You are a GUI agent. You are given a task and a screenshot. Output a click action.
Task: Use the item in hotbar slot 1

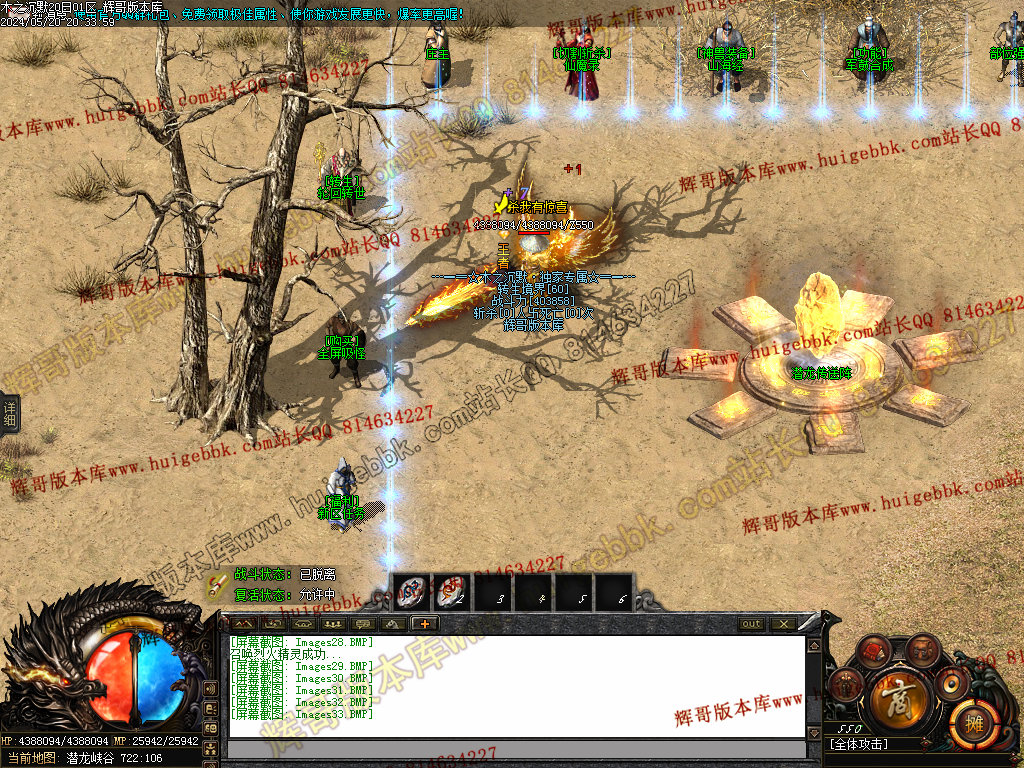point(411,592)
